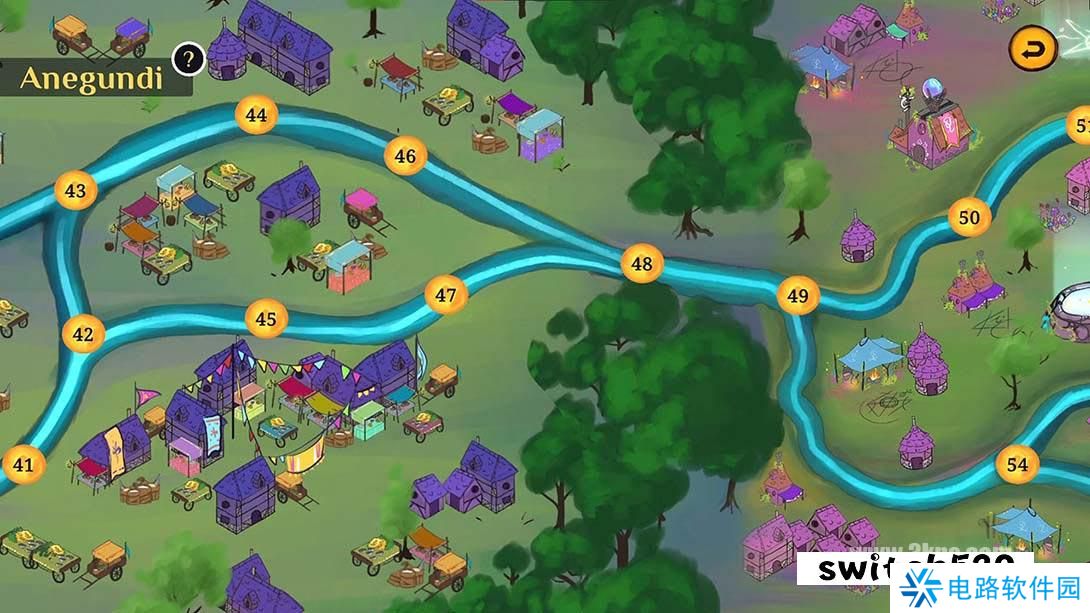Select level node 48
Image resolution: width=1090 pixels, height=613 pixels.
click(642, 264)
